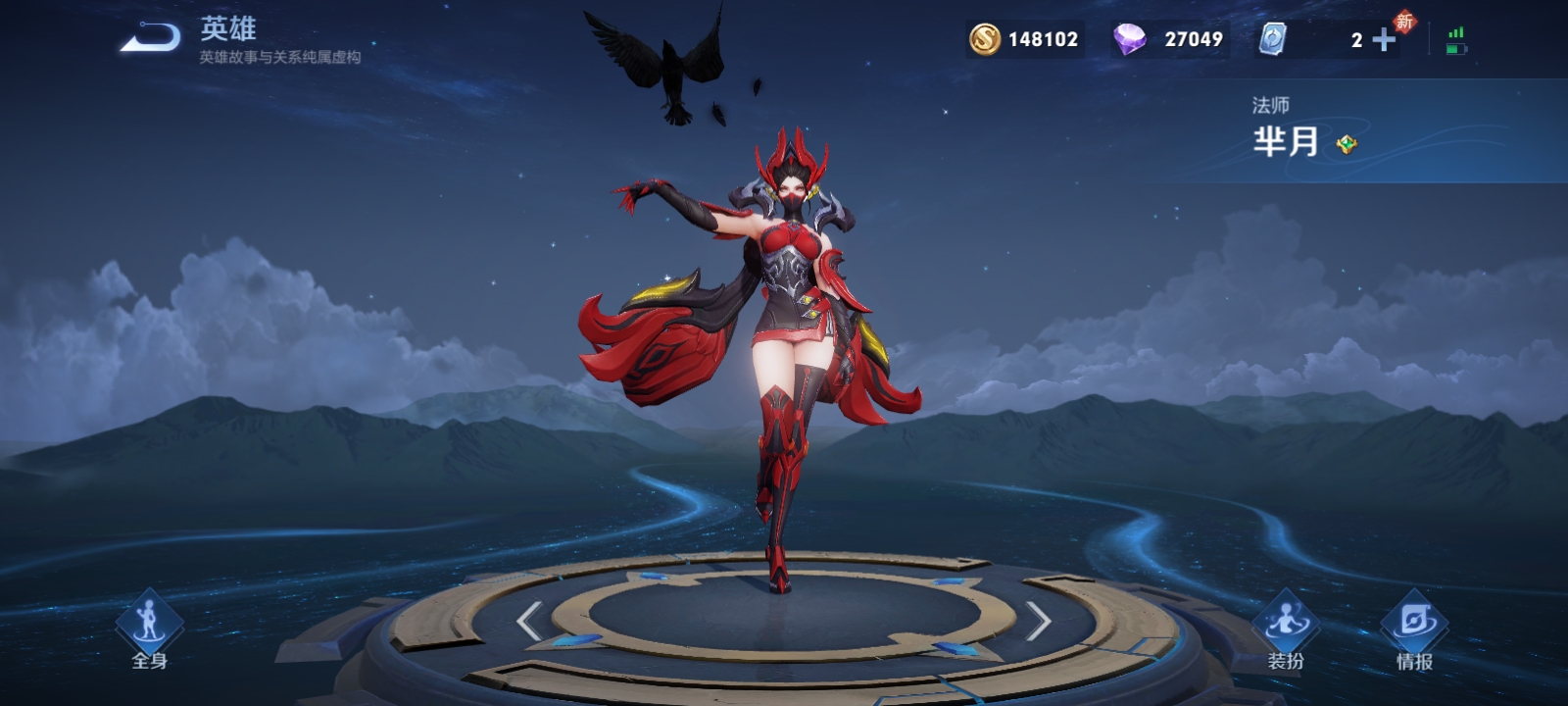Click the blue ticket card icon
This screenshot has height=706, width=1568.
1272,39
